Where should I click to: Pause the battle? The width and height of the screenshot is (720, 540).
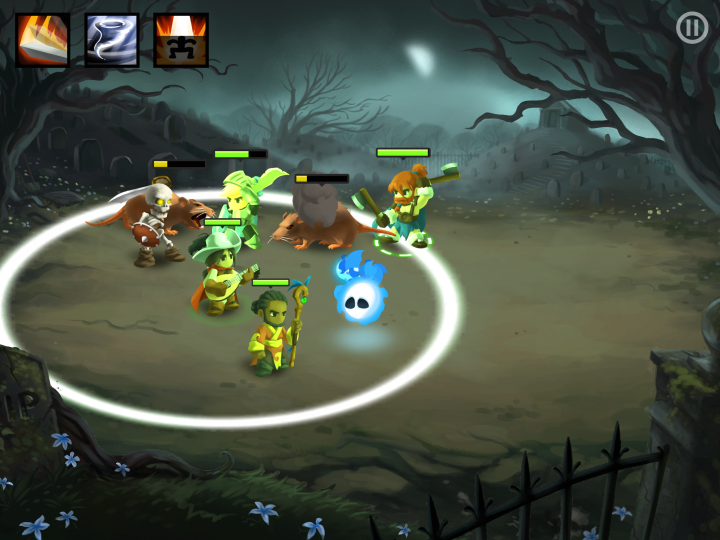(692, 27)
